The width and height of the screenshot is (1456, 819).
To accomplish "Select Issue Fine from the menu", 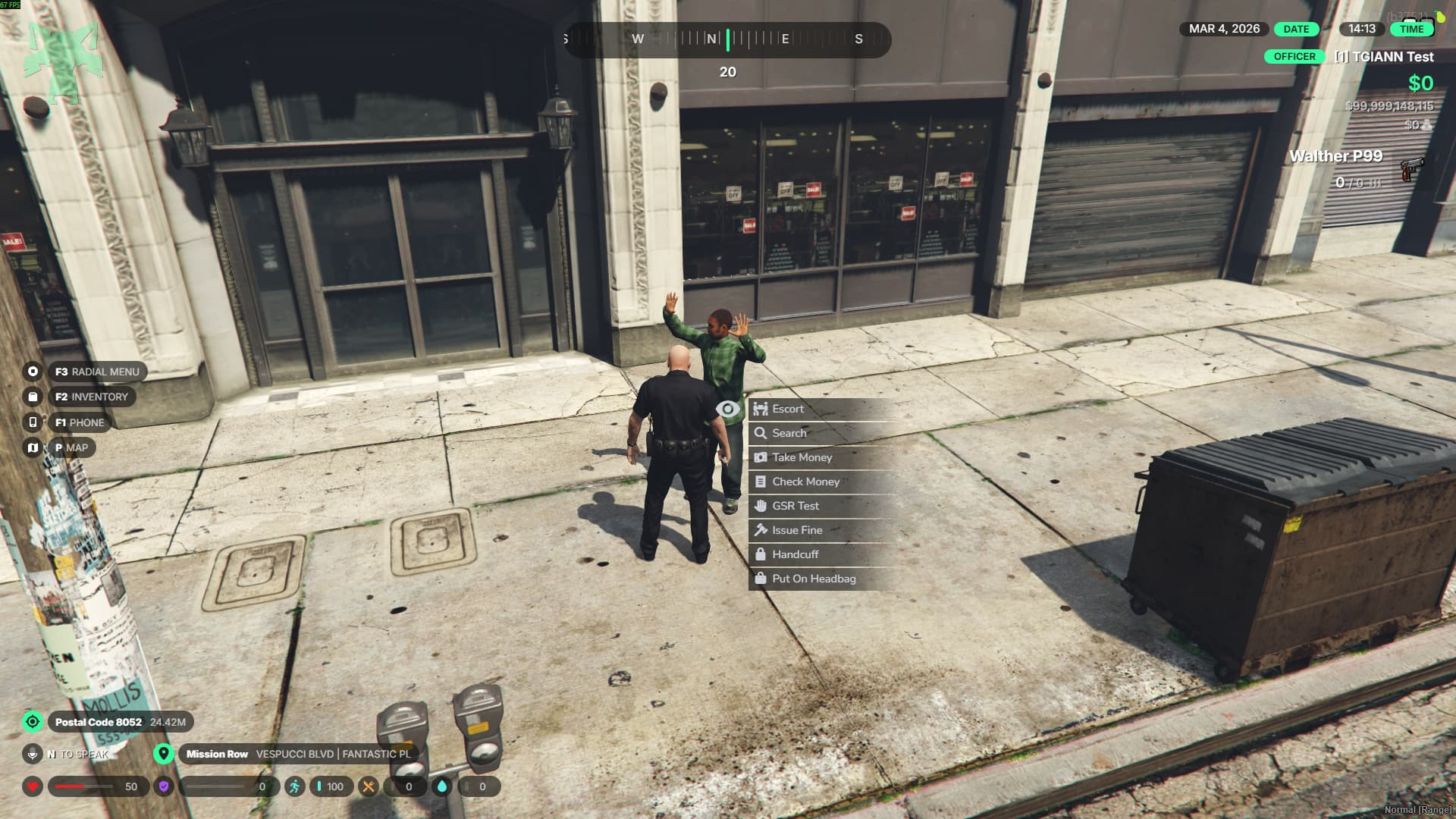I will [x=796, y=530].
